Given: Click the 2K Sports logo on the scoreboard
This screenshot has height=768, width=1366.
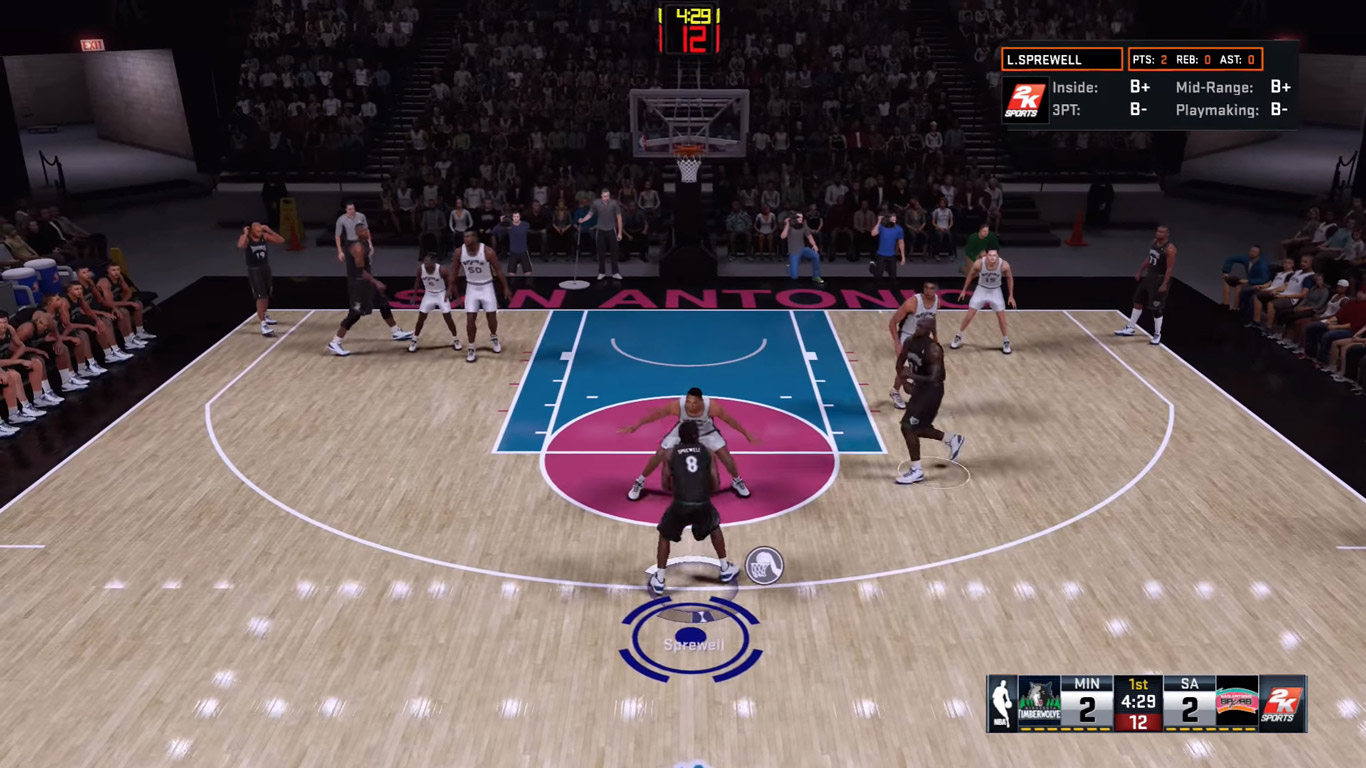Looking at the screenshot, I should [x=1283, y=705].
